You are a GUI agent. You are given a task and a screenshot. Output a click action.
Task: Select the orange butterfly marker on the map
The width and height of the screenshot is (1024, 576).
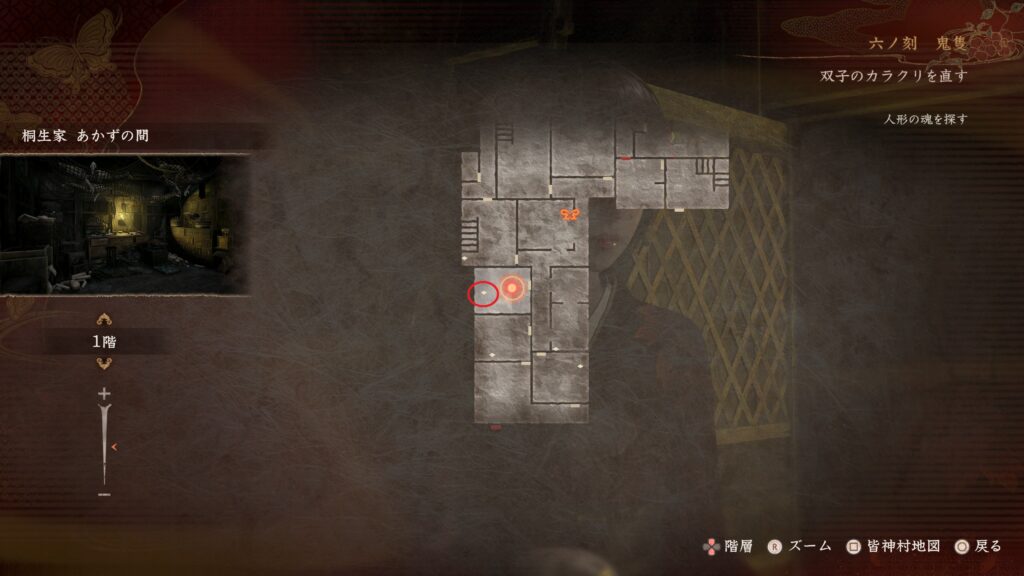[570, 215]
